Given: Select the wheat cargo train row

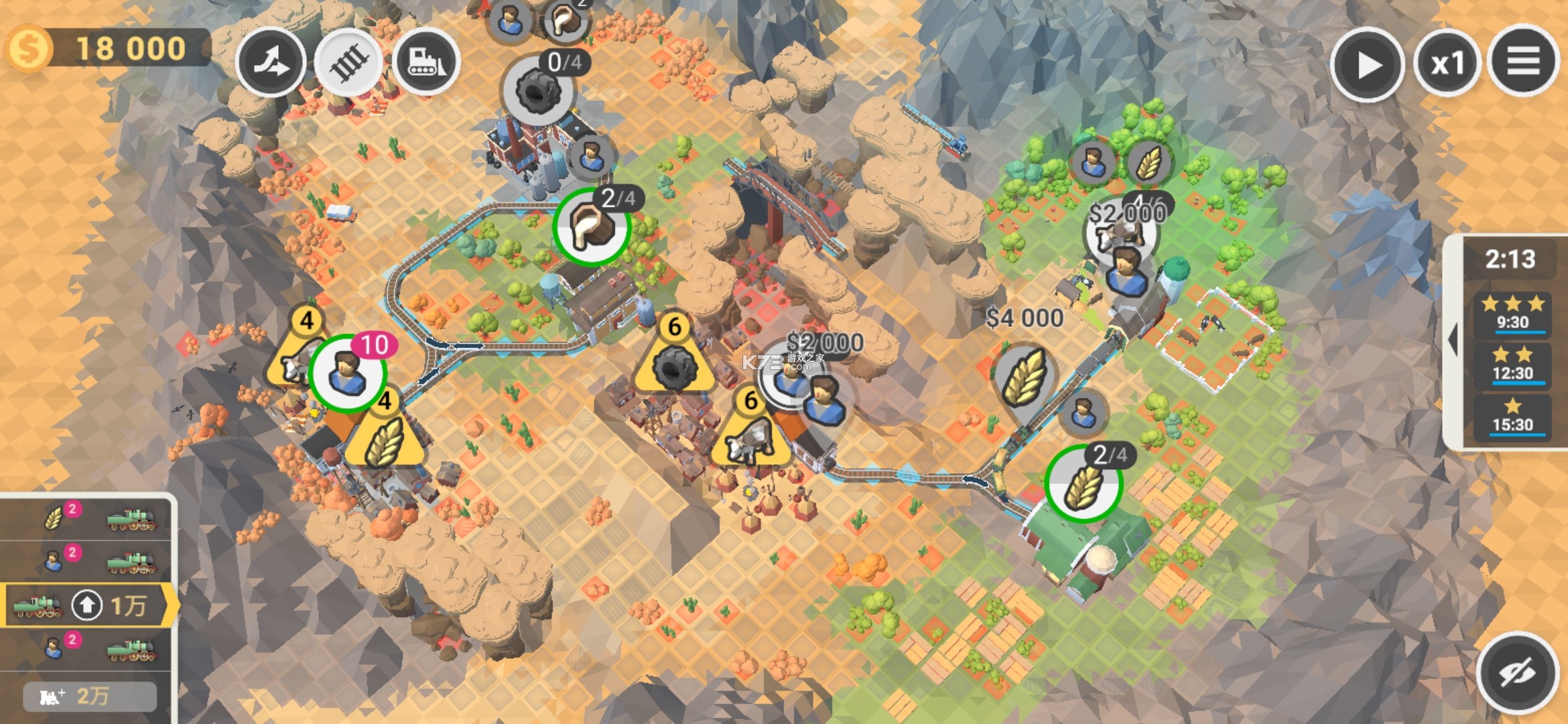Looking at the screenshot, I should (87, 518).
